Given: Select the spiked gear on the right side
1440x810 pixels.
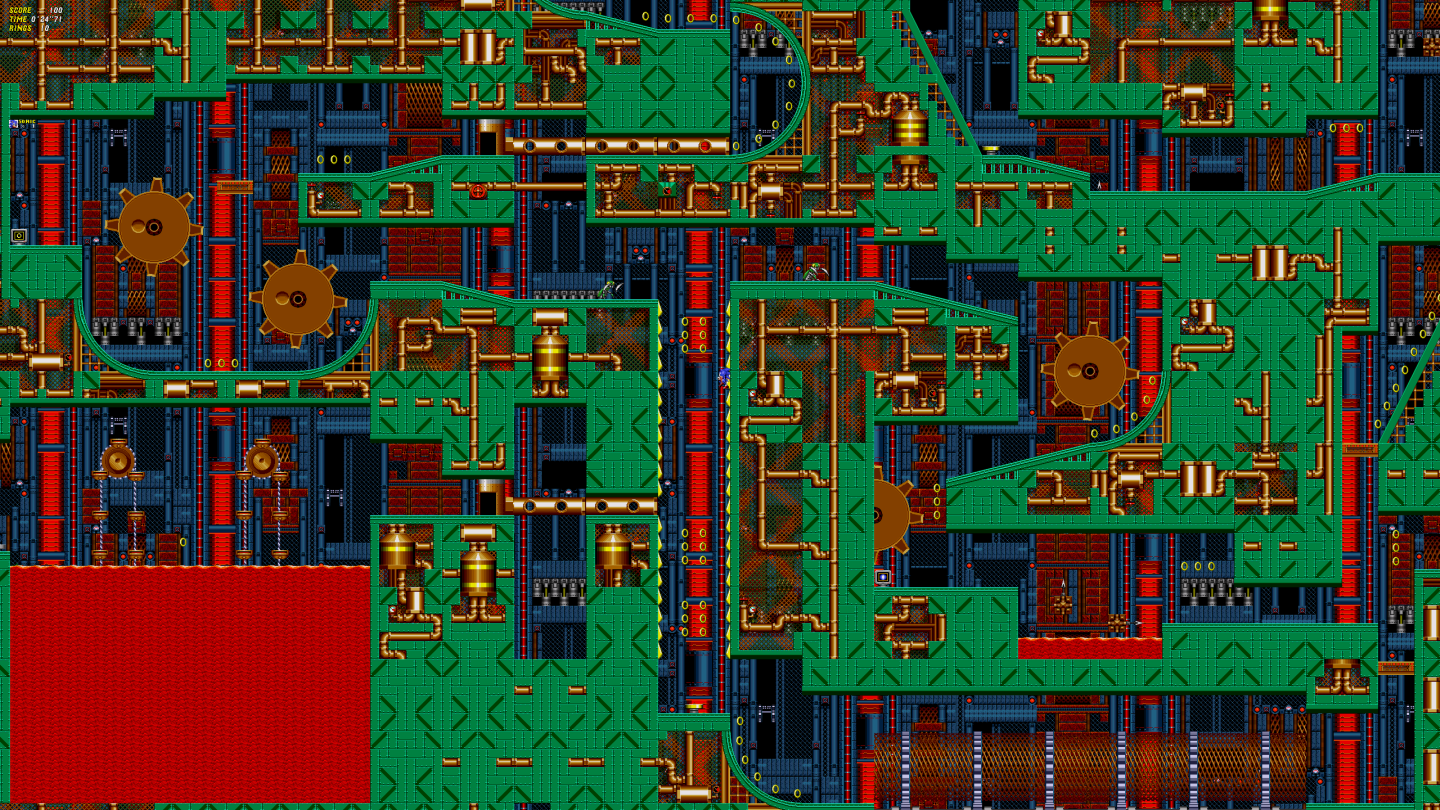Looking at the screenshot, I should pyautogui.click(x=1088, y=371).
